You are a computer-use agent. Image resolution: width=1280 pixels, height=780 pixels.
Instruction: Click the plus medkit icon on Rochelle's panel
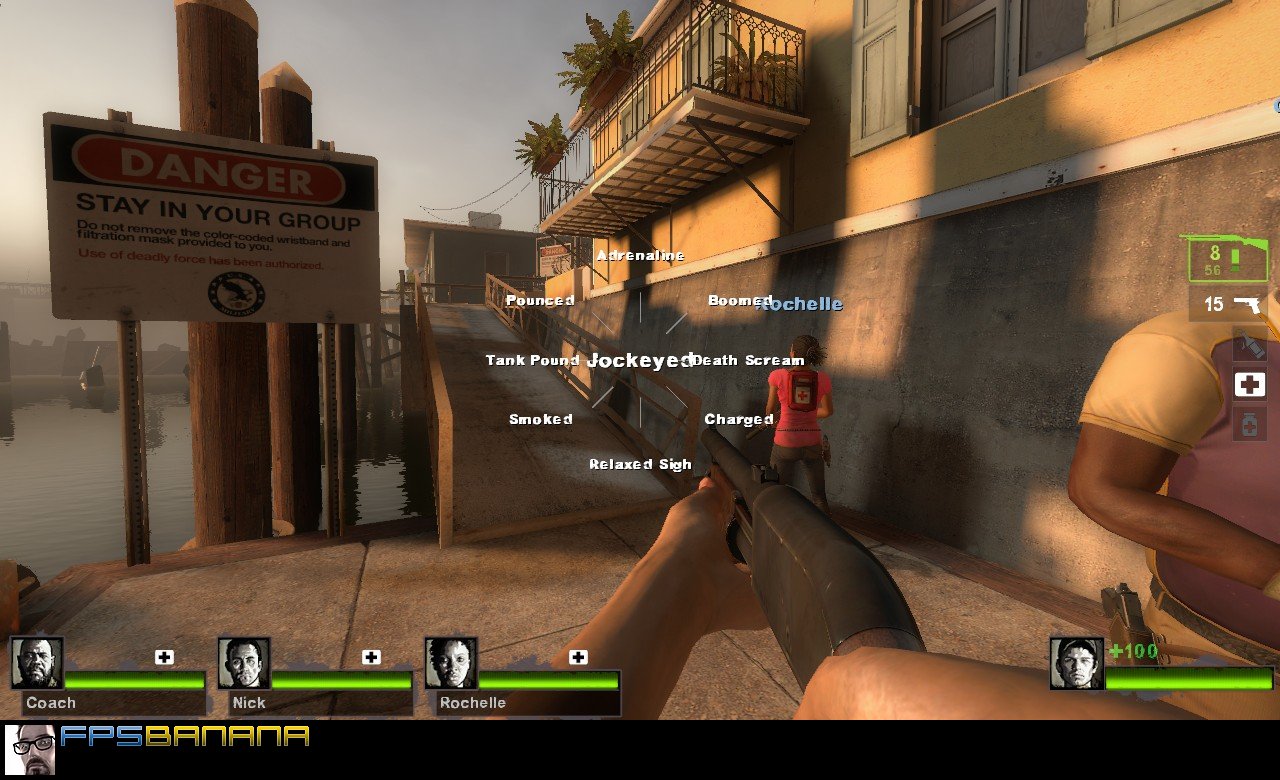(577, 656)
